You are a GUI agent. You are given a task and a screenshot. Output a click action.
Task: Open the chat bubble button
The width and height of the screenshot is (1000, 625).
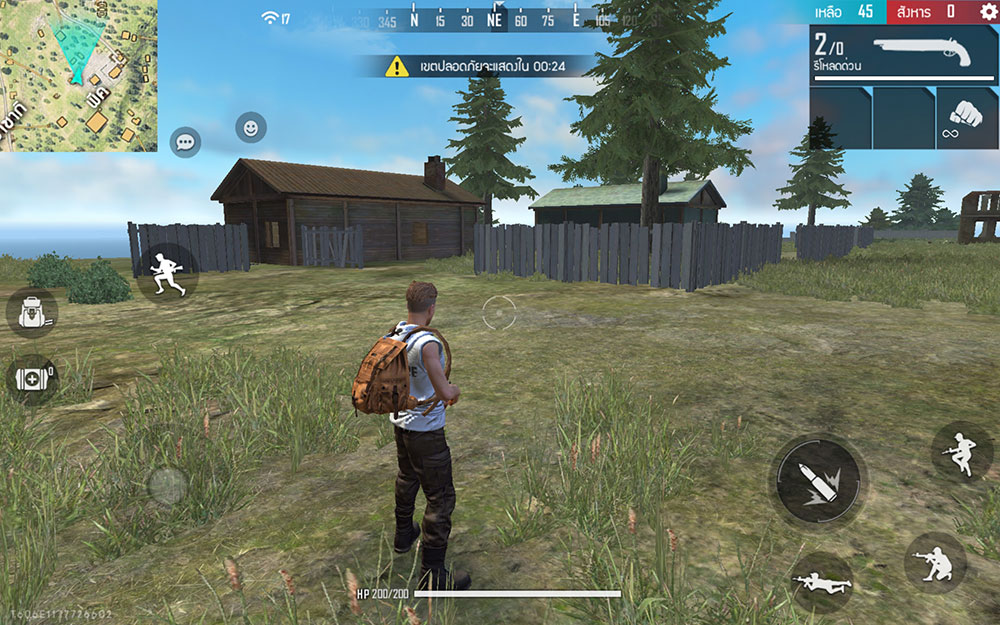(185, 142)
